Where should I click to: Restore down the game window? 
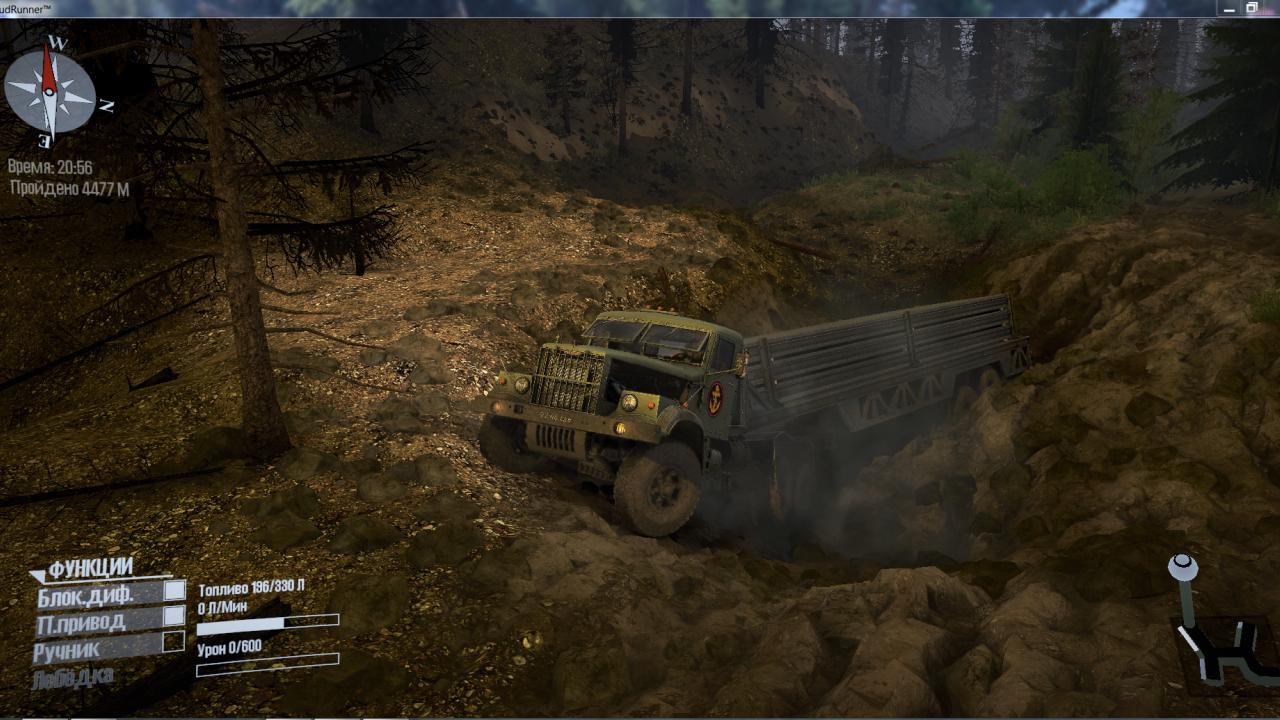click(1251, 8)
